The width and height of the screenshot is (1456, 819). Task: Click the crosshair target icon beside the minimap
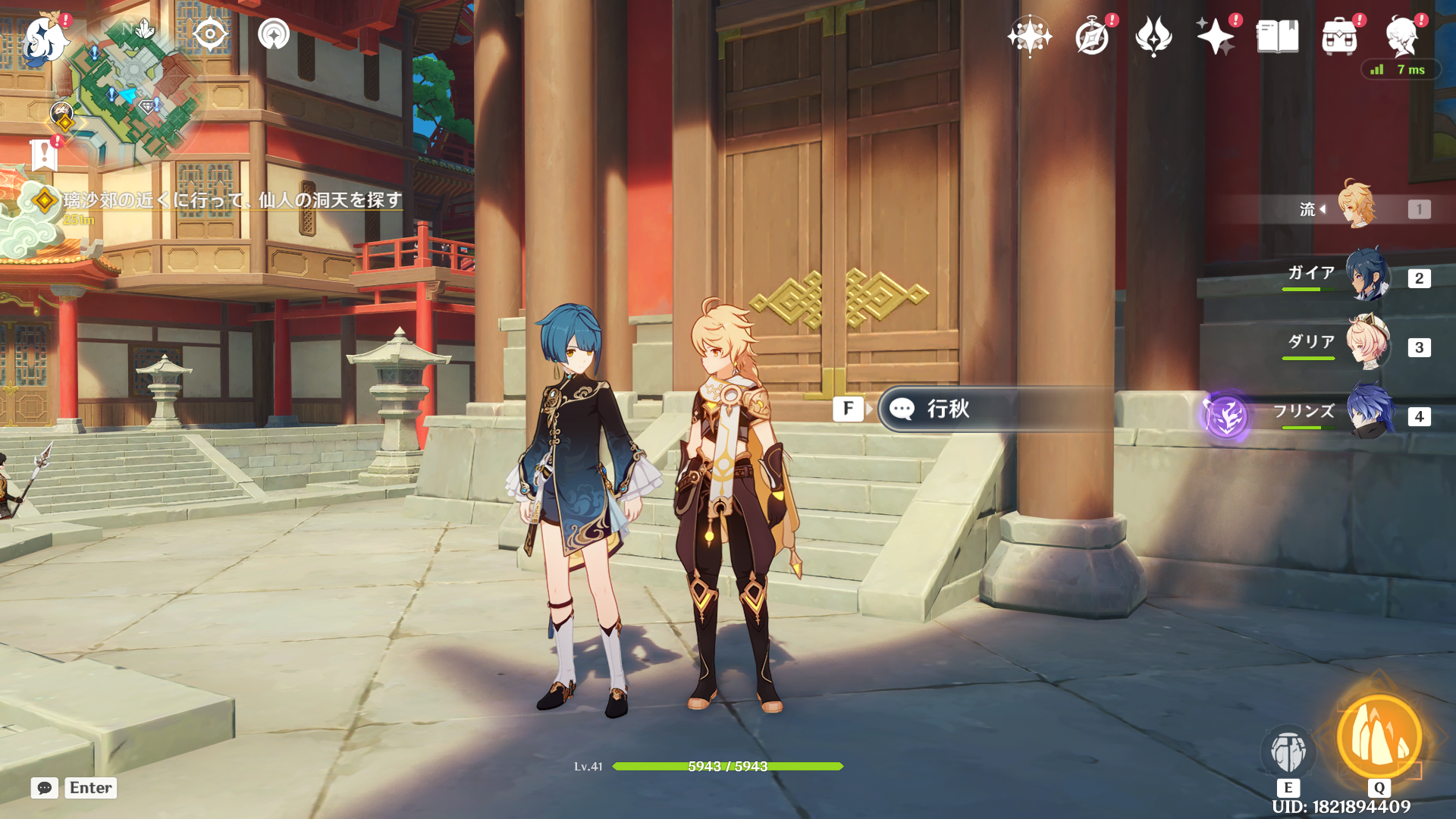[x=210, y=35]
